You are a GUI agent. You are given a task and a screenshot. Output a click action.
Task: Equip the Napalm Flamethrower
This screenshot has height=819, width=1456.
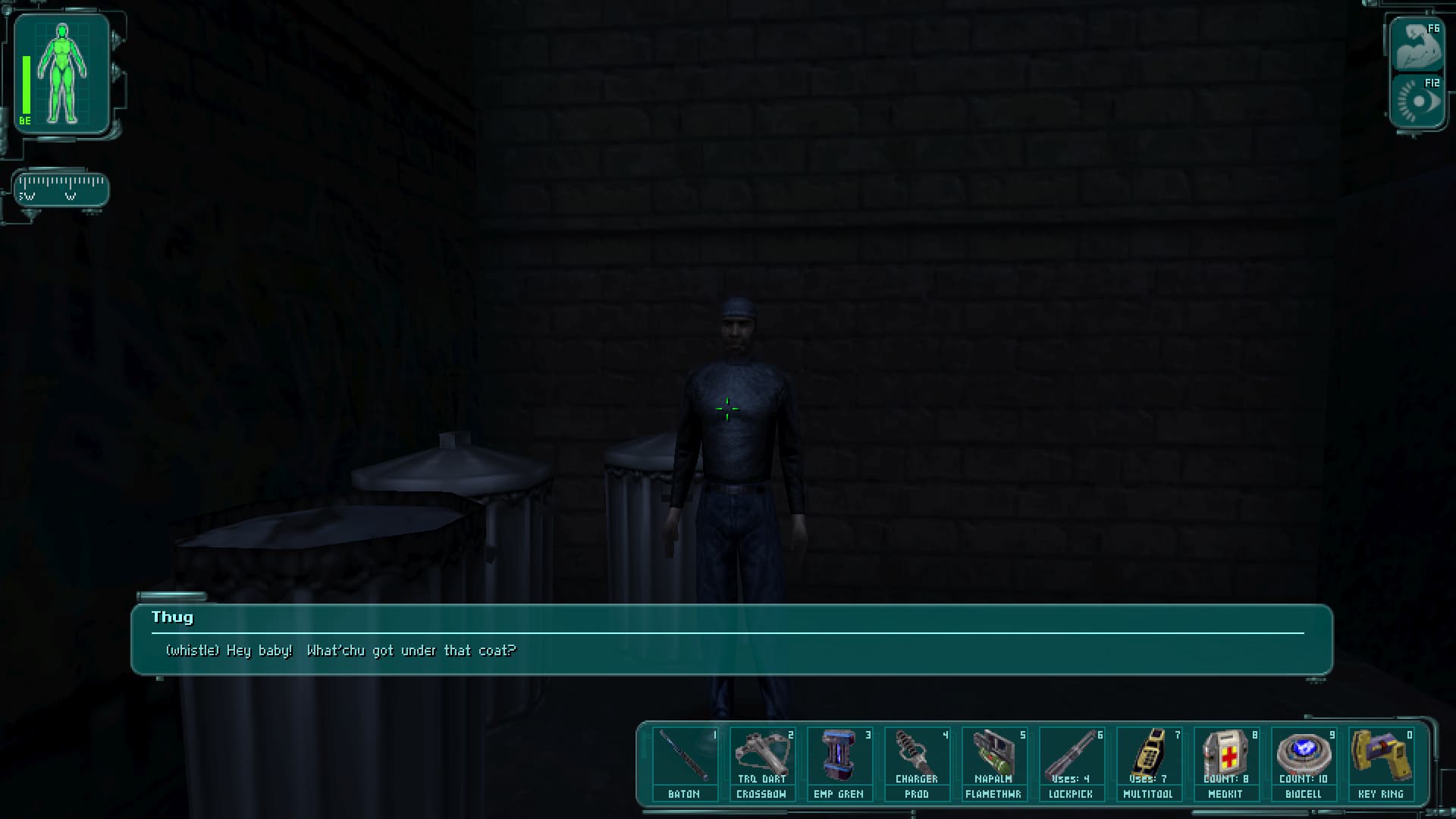click(993, 763)
